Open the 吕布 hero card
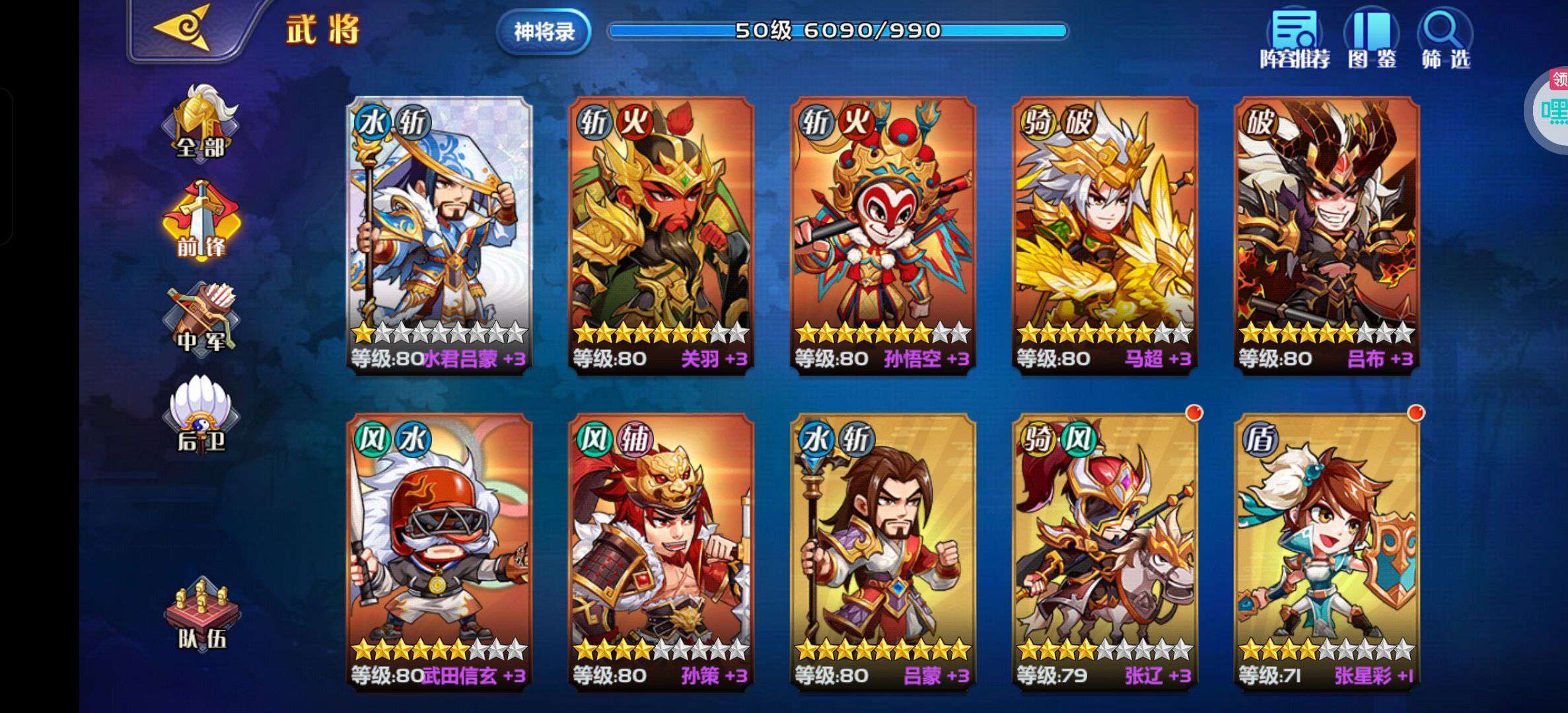The height and width of the screenshot is (713, 1568). point(1327,234)
